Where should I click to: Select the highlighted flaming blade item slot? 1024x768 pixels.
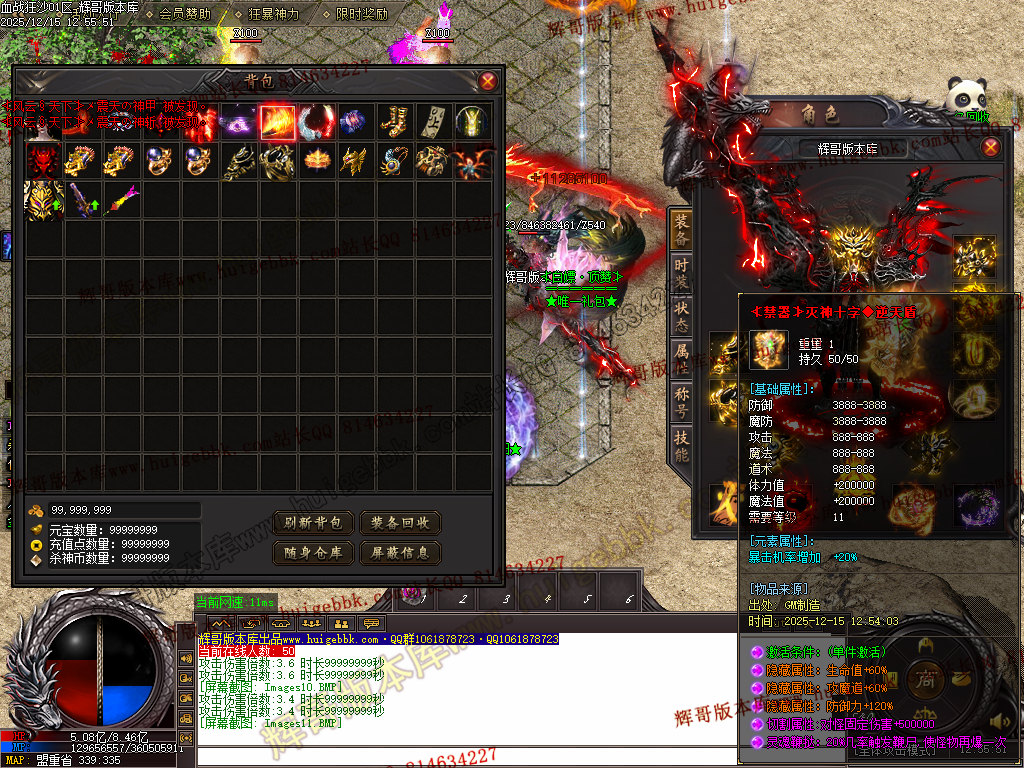(x=277, y=122)
